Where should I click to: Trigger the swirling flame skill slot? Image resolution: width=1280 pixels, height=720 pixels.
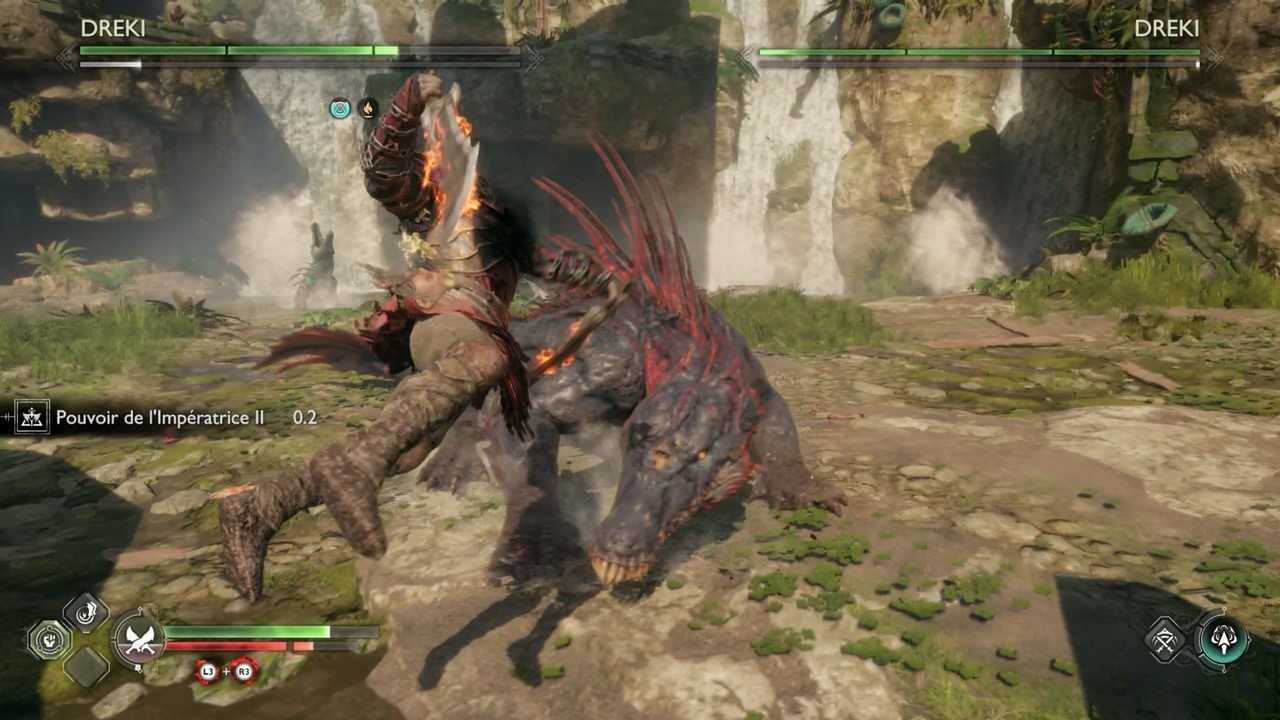click(86, 613)
